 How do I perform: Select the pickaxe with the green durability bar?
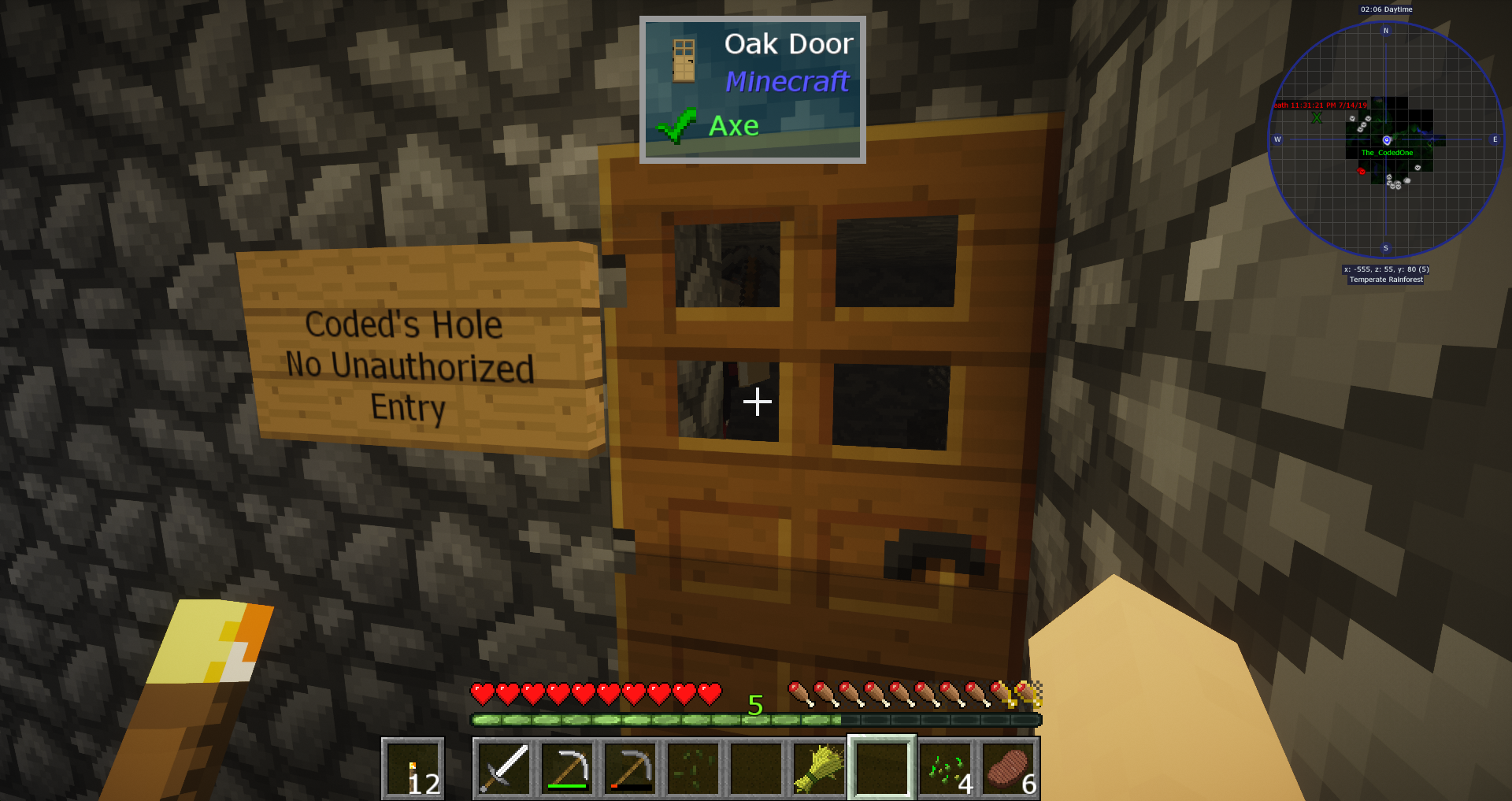[567, 768]
